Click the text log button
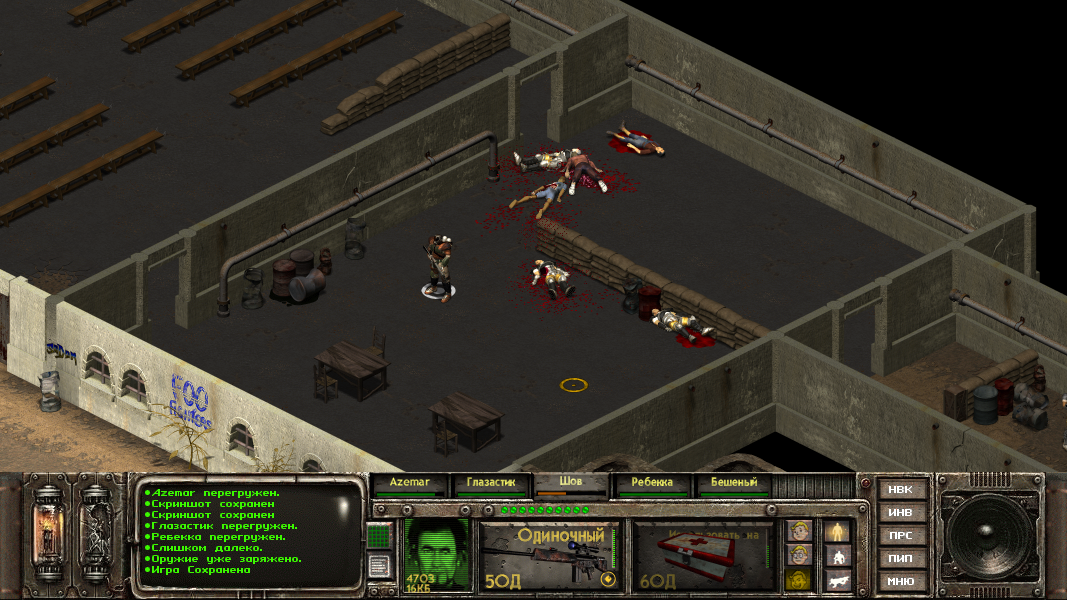 coord(379,566)
